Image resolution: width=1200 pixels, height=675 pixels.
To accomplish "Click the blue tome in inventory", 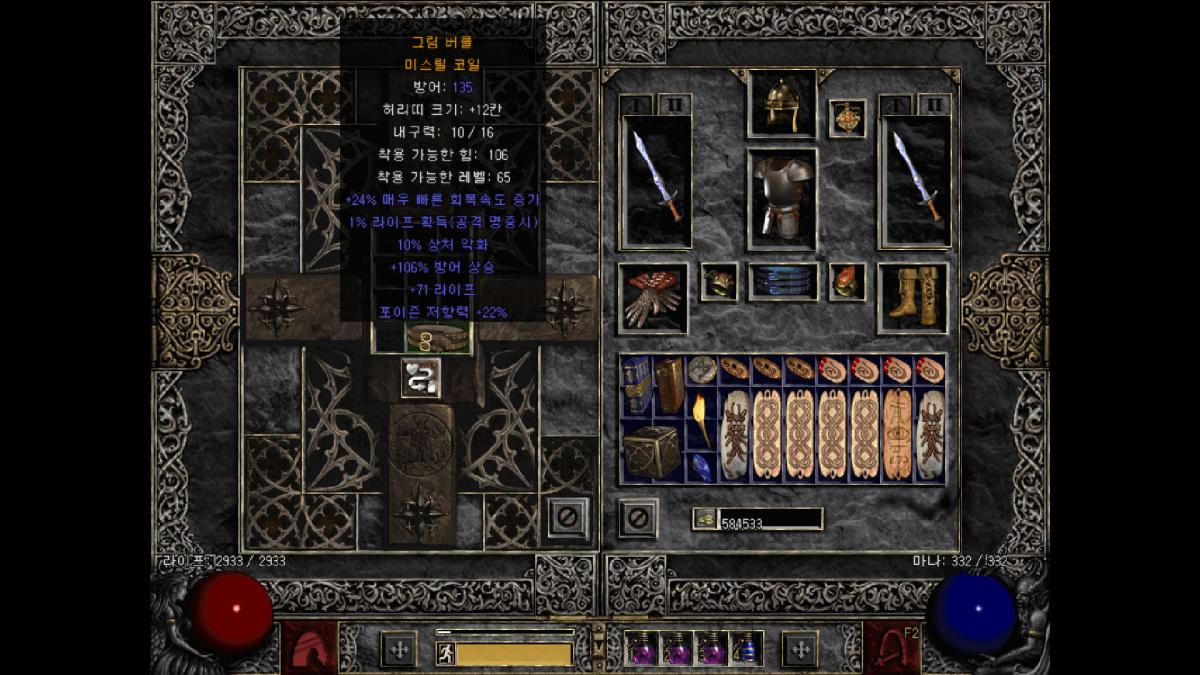I will (636, 385).
